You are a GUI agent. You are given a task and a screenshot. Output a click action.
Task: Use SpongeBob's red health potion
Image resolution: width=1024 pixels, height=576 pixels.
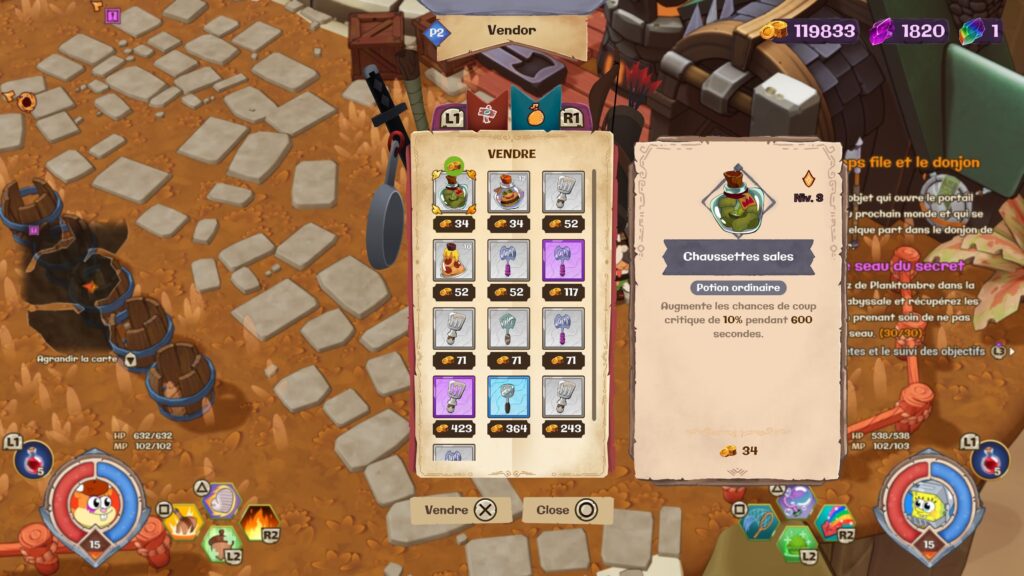[989, 458]
